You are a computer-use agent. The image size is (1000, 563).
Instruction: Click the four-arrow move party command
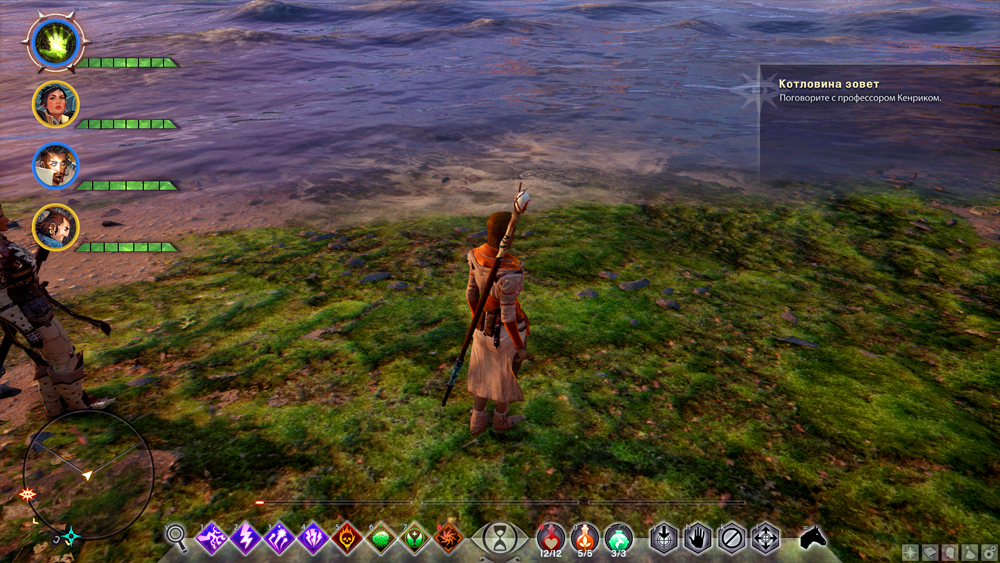pyautogui.click(x=766, y=538)
